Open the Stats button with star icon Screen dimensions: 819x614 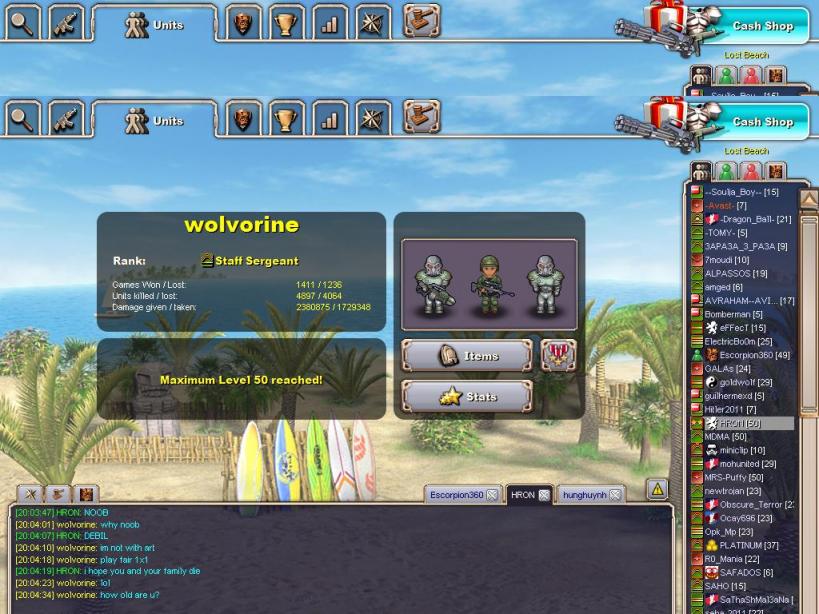pyautogui.click(x=466, y=397)
